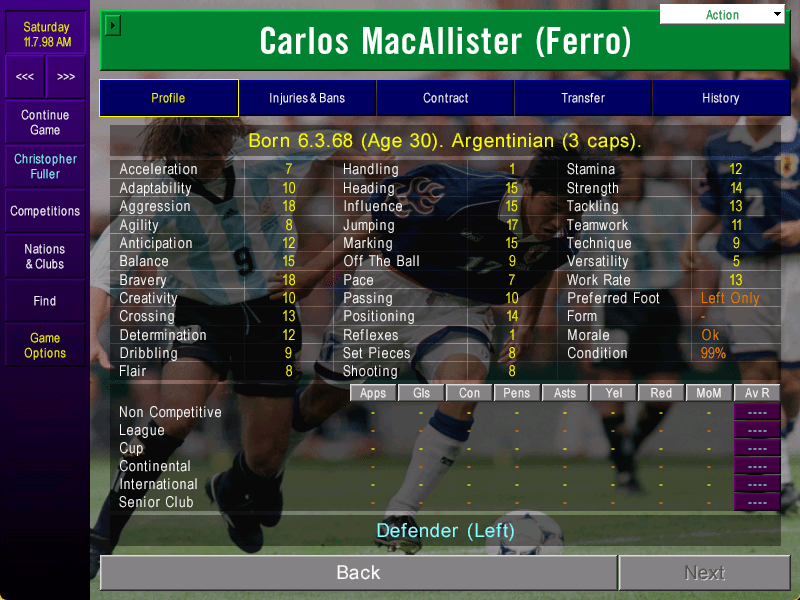Image resolution: width=800 pixels, height=600 pixels.
Task: Select the Profile tab
Action: (x=168, y=98)
